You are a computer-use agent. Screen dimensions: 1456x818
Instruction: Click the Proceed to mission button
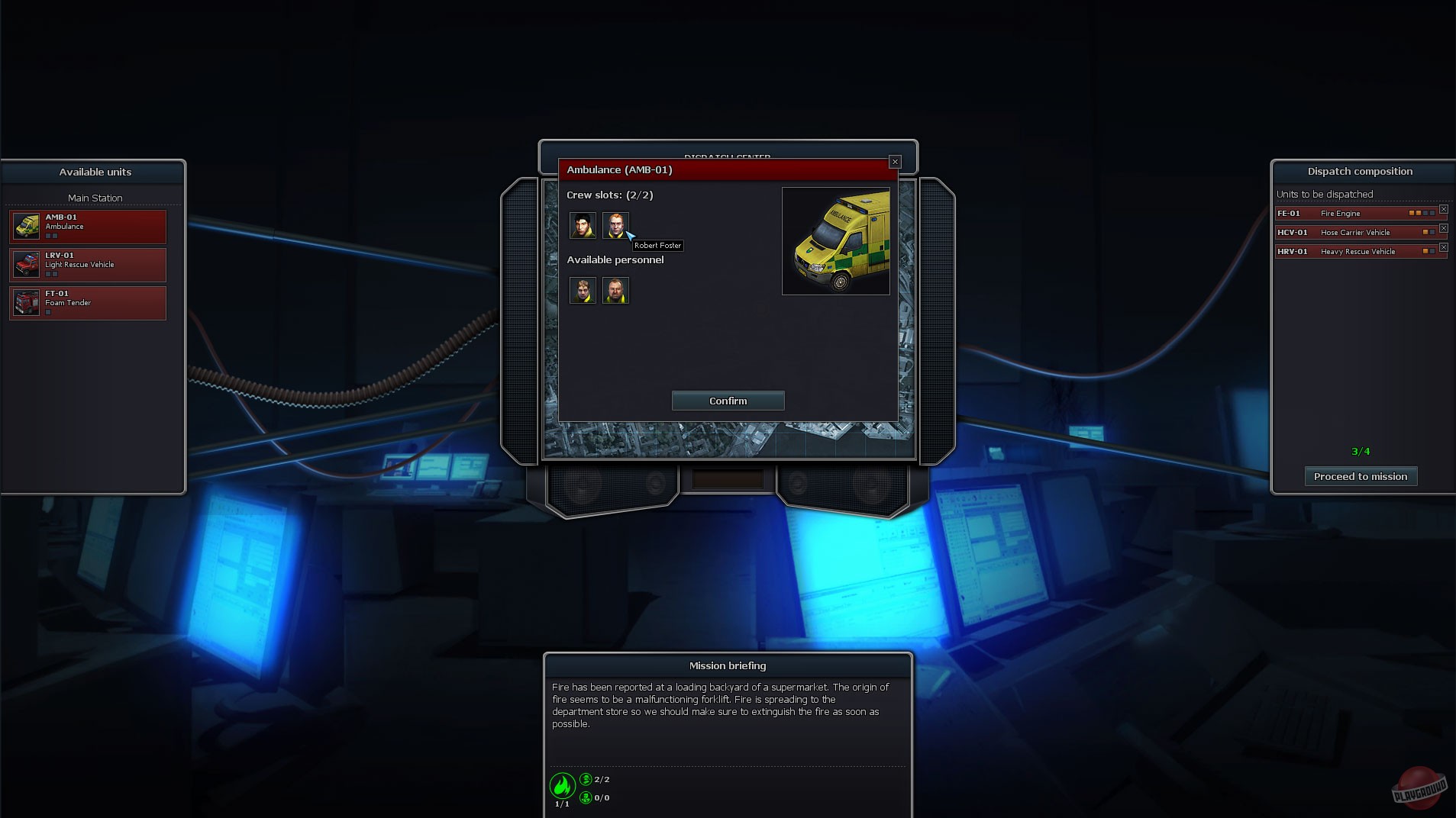pos(1361,476)
